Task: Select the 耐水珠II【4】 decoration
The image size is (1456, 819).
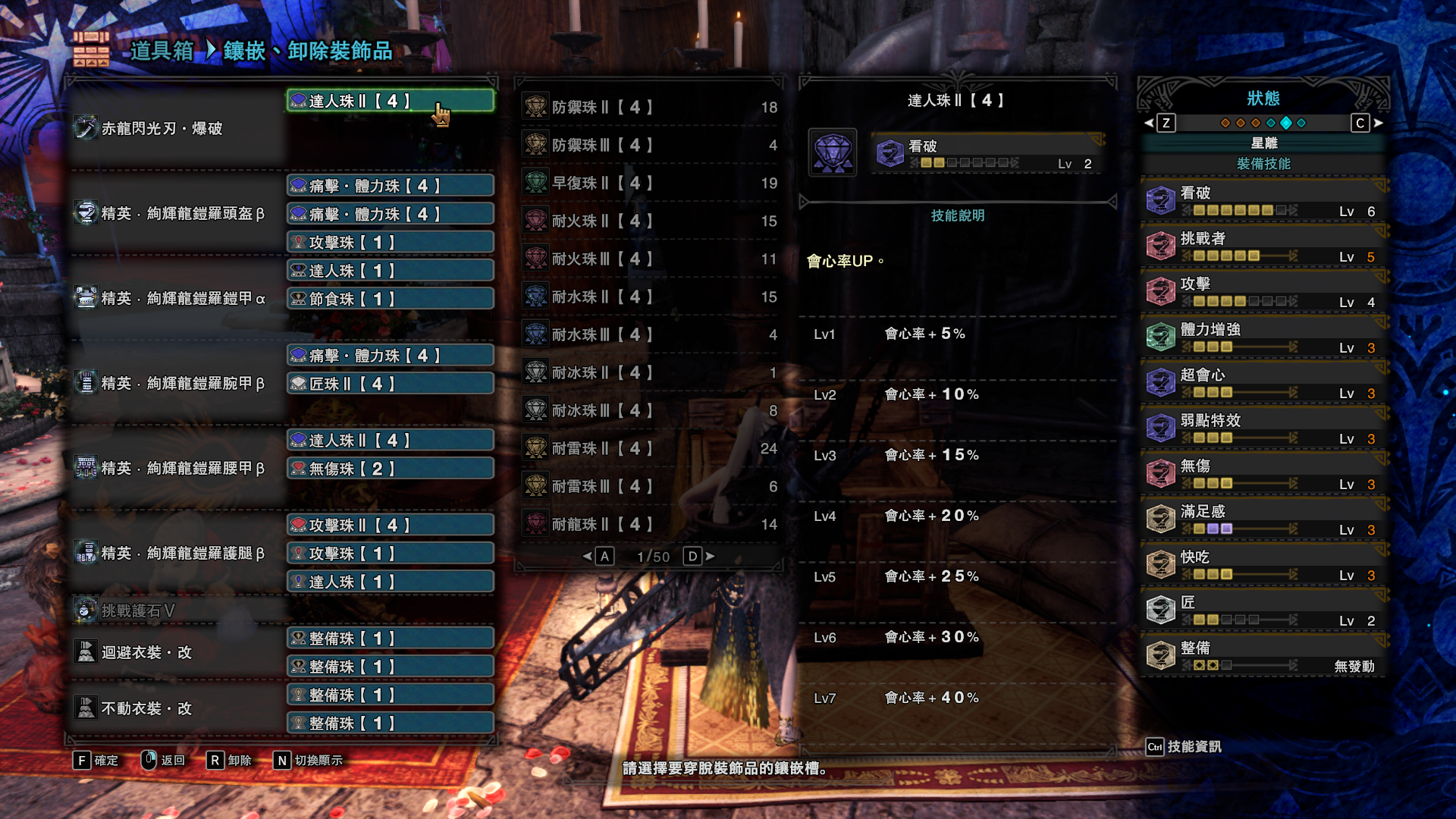Action: pos(649,297)
